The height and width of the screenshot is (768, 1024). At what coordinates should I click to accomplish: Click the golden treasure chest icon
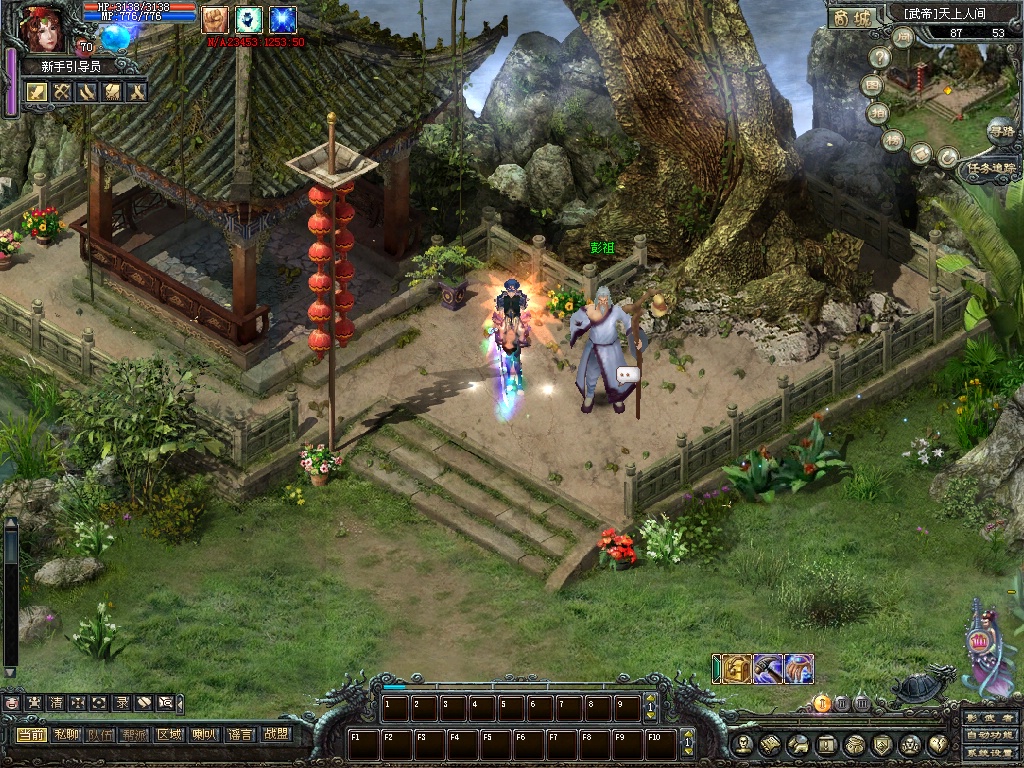click(737, 668)
